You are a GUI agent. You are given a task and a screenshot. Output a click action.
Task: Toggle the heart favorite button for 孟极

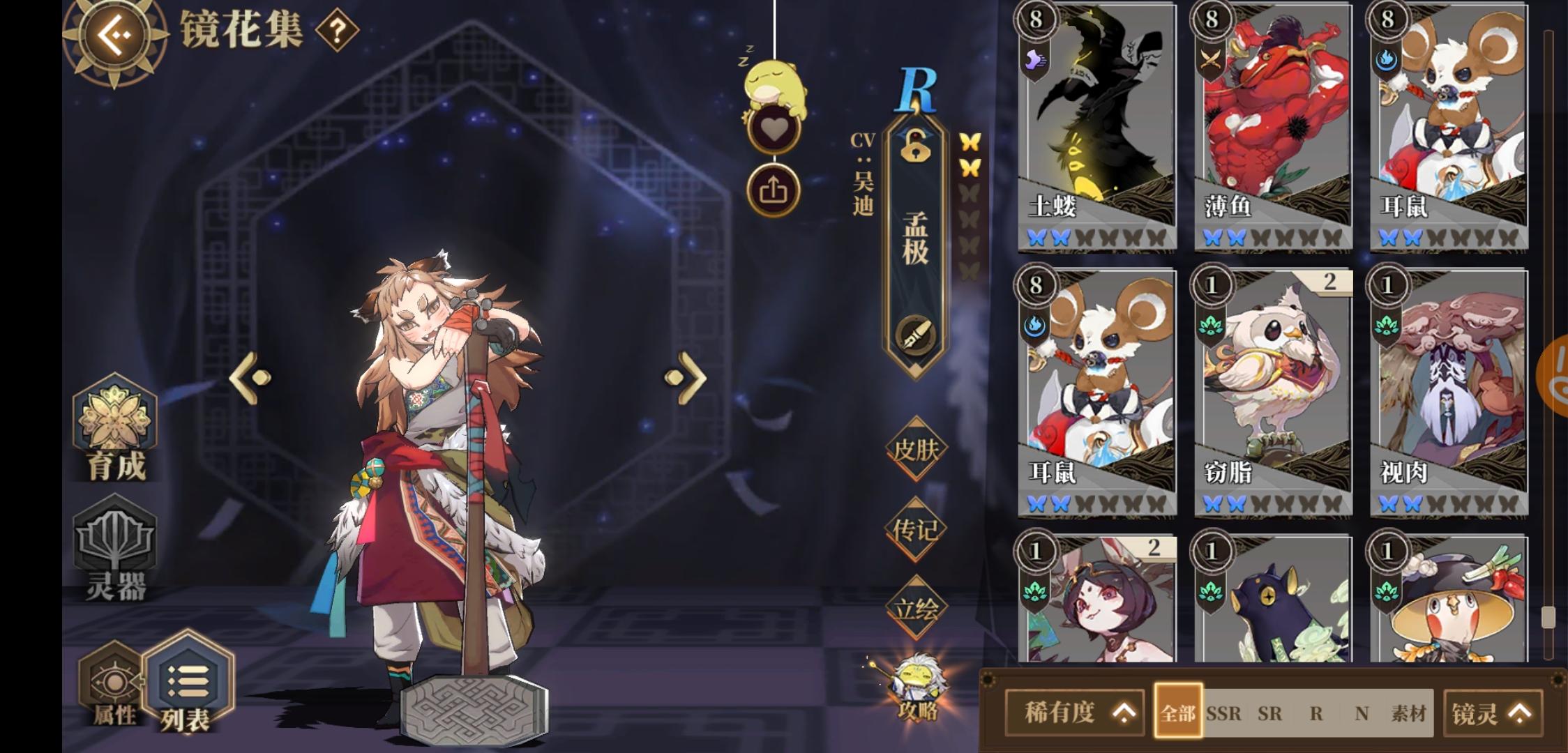pyautogui.click(x=776, y=127)
